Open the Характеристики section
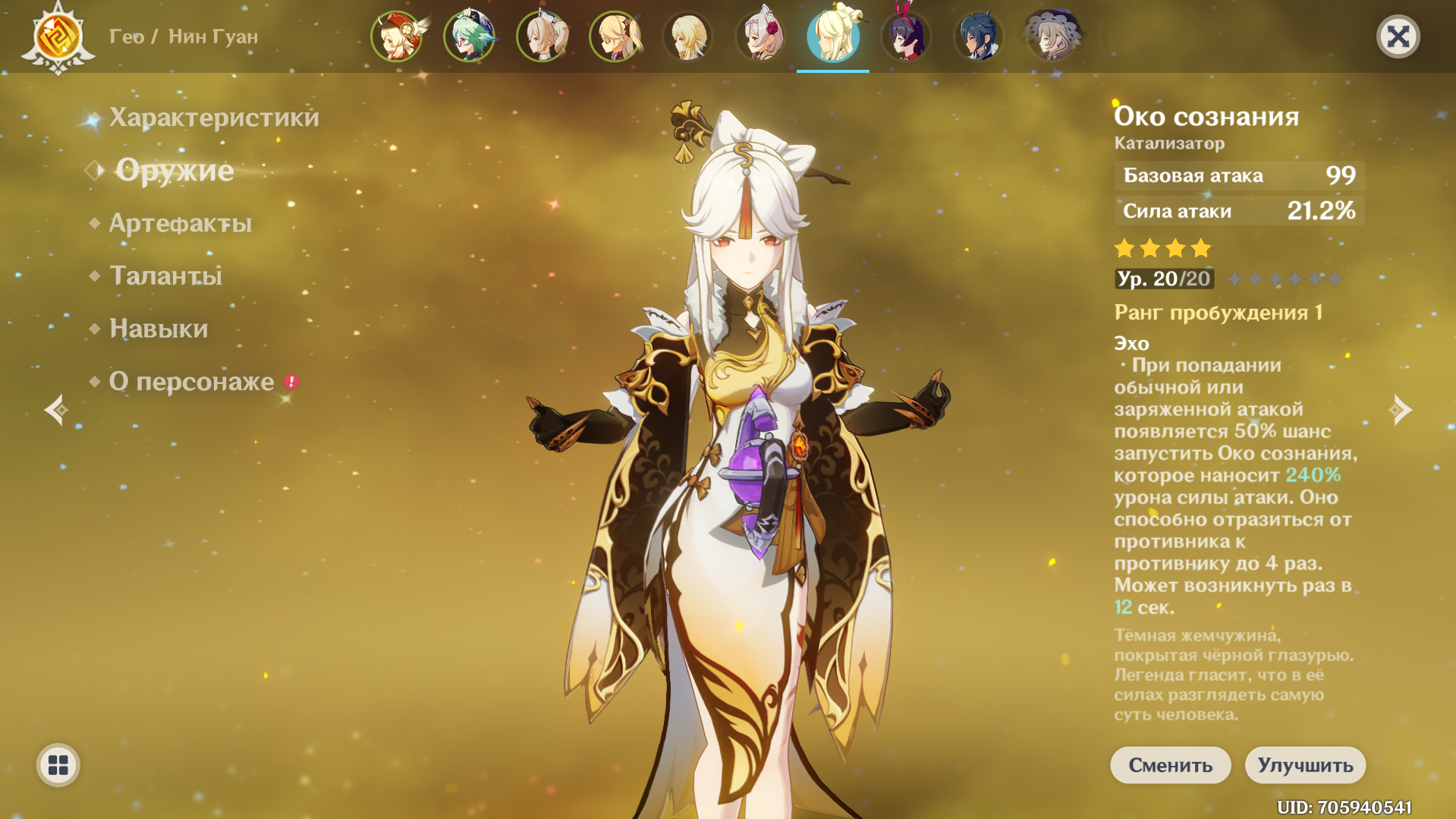The height and width of the screenshot is (819, 1456). (214, 118)
